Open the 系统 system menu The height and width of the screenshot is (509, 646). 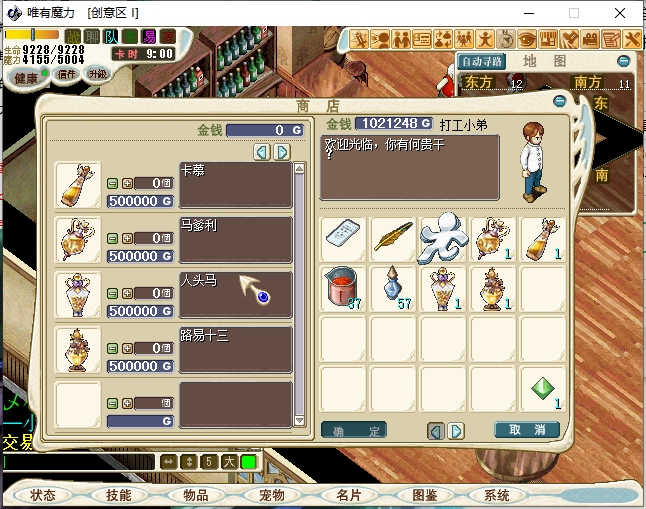pos(497,495)
